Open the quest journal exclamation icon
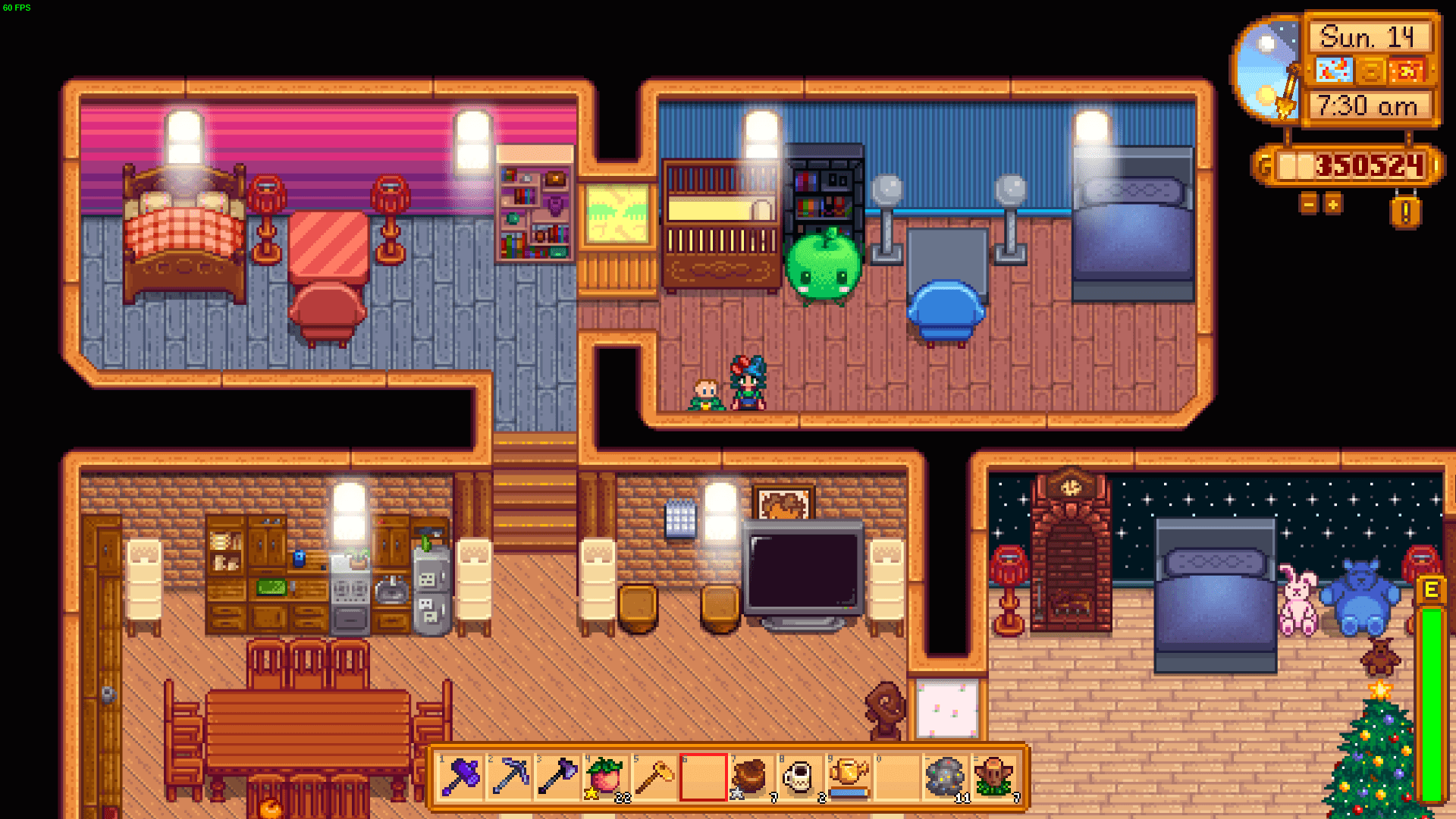The height and width of the screenshot is (819, 1456). [x=1404, y=212]
